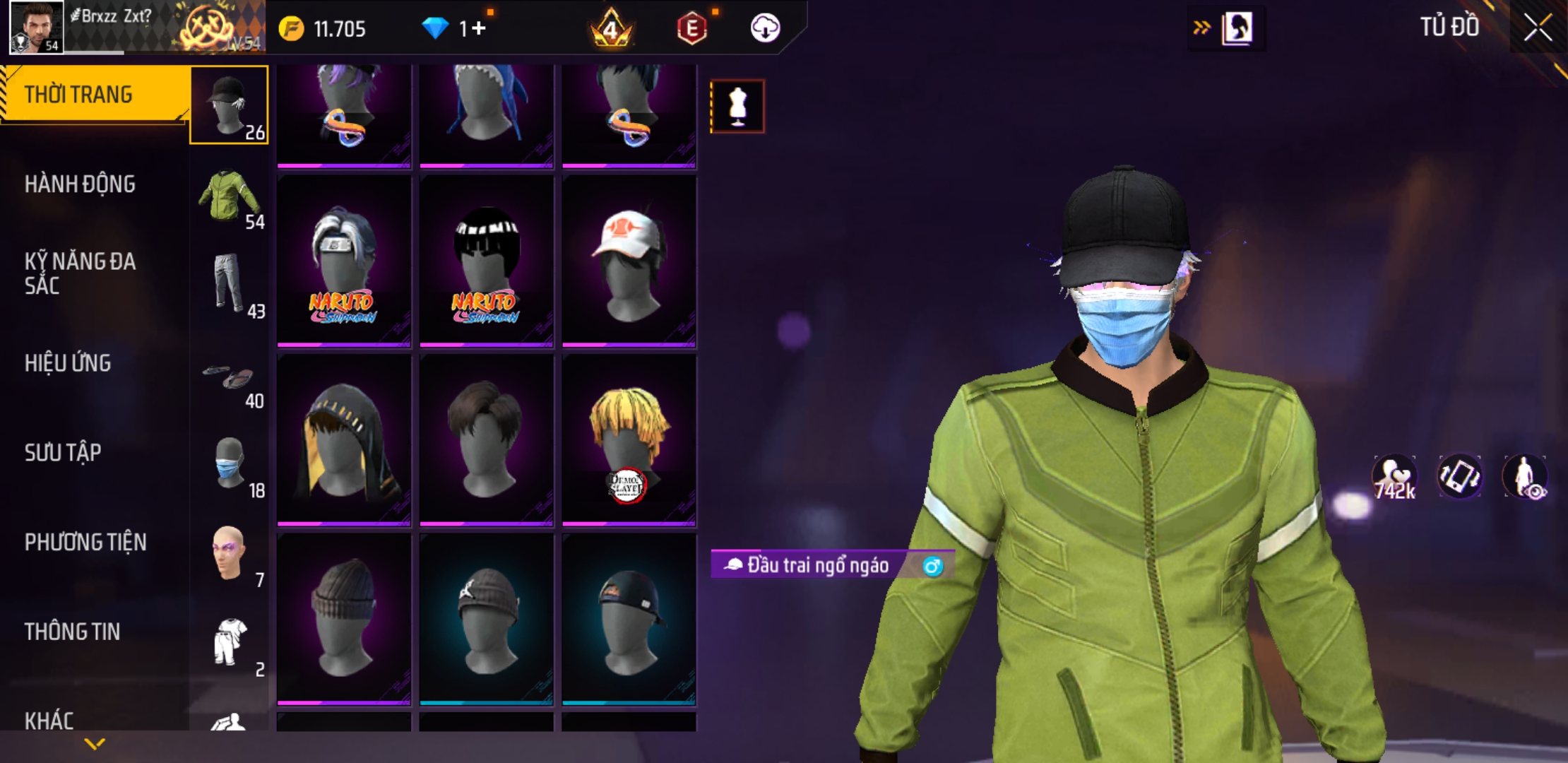Select the green jacket tops subcategory
The height and width of the screenshot is (763, 1568).
[229, 196]
